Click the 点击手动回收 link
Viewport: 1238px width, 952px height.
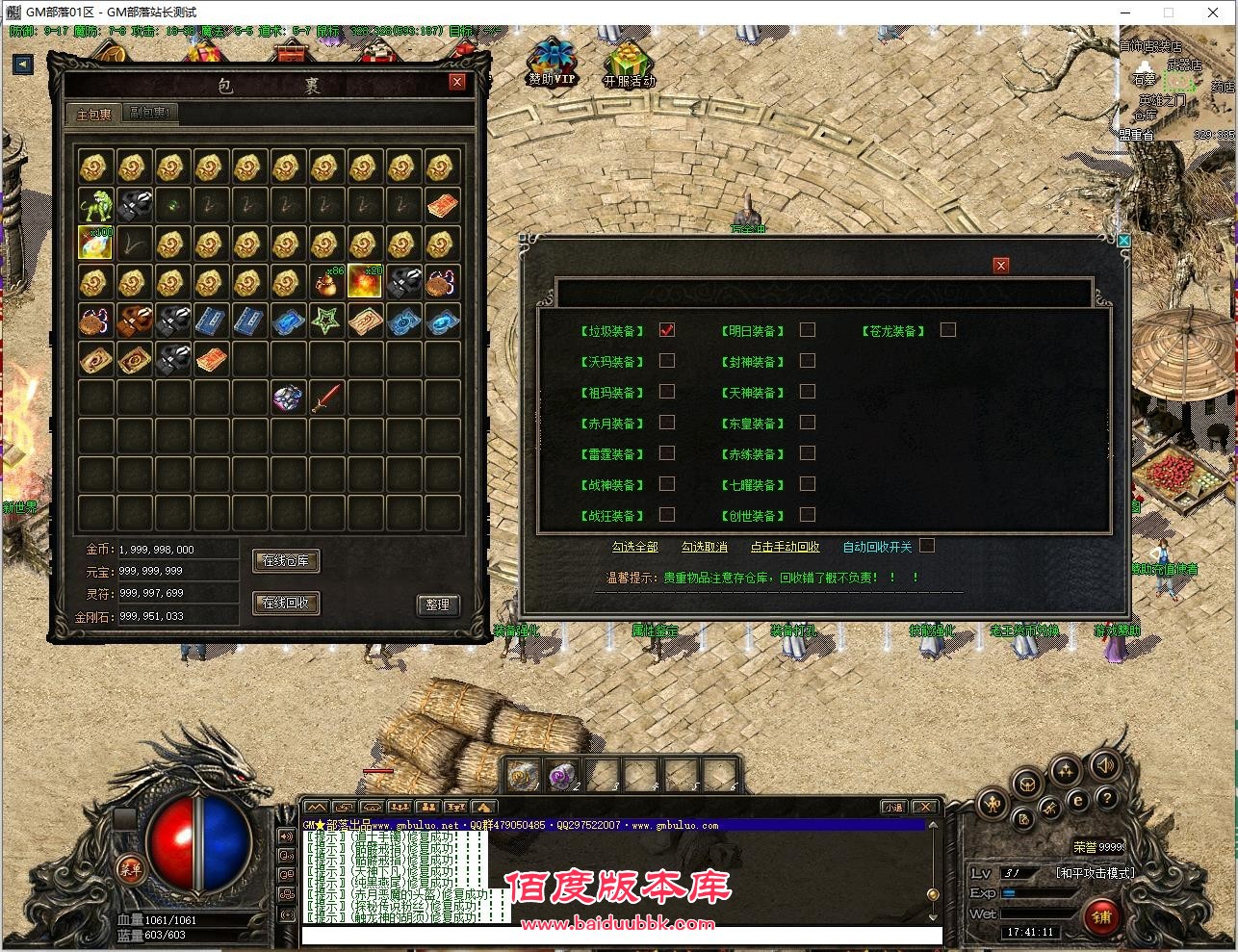[785, 545]
